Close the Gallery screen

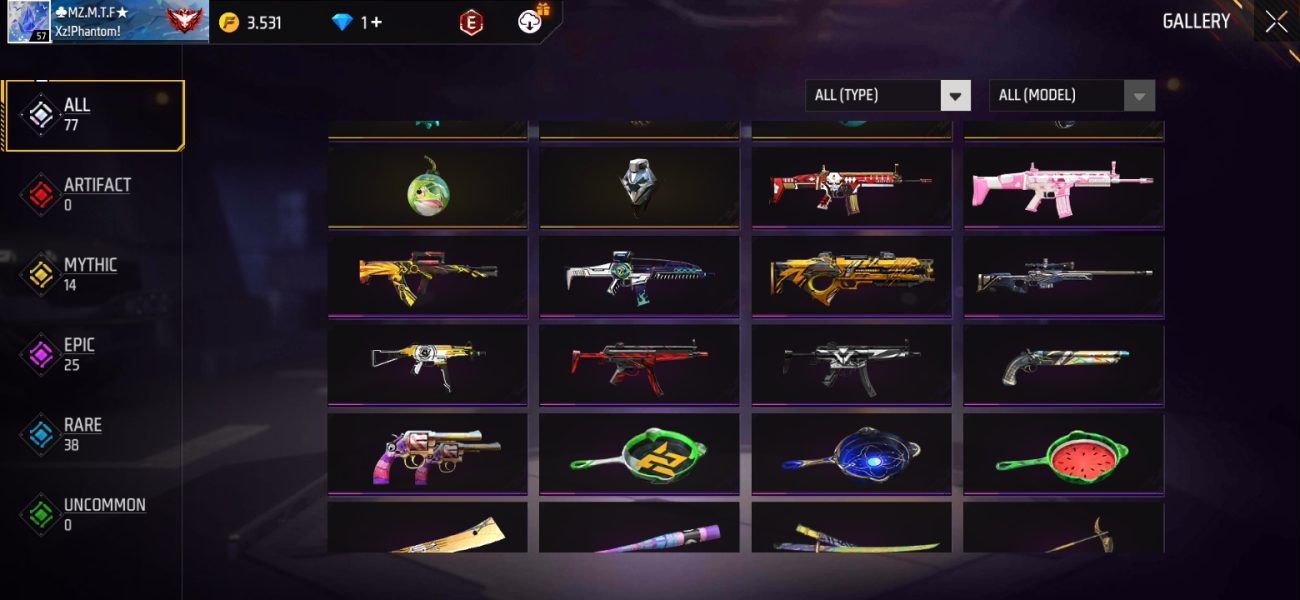tap(1276, 22)
